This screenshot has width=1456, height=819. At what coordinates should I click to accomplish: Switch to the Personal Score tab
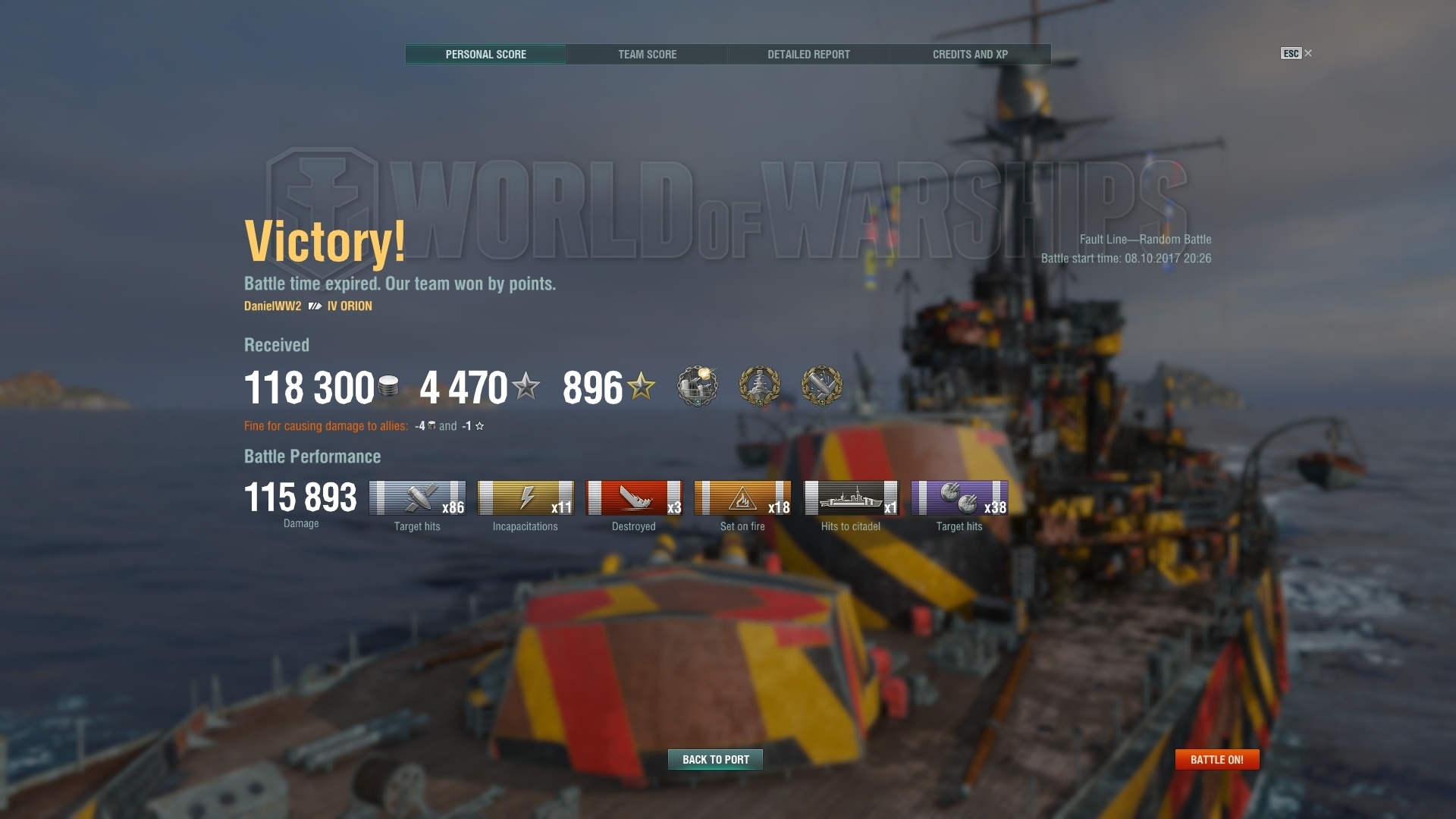click(485, 55)
